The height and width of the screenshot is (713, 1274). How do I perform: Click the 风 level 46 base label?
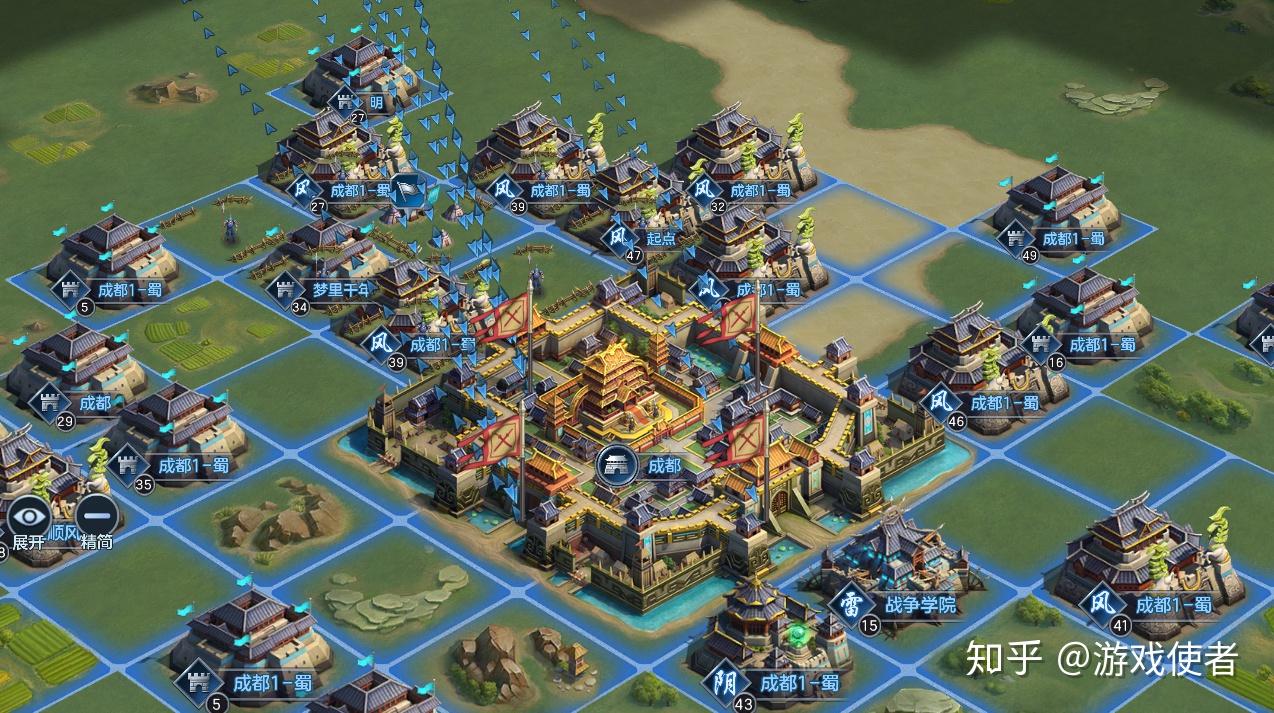pyautogui.click(x=1004, y=402)
